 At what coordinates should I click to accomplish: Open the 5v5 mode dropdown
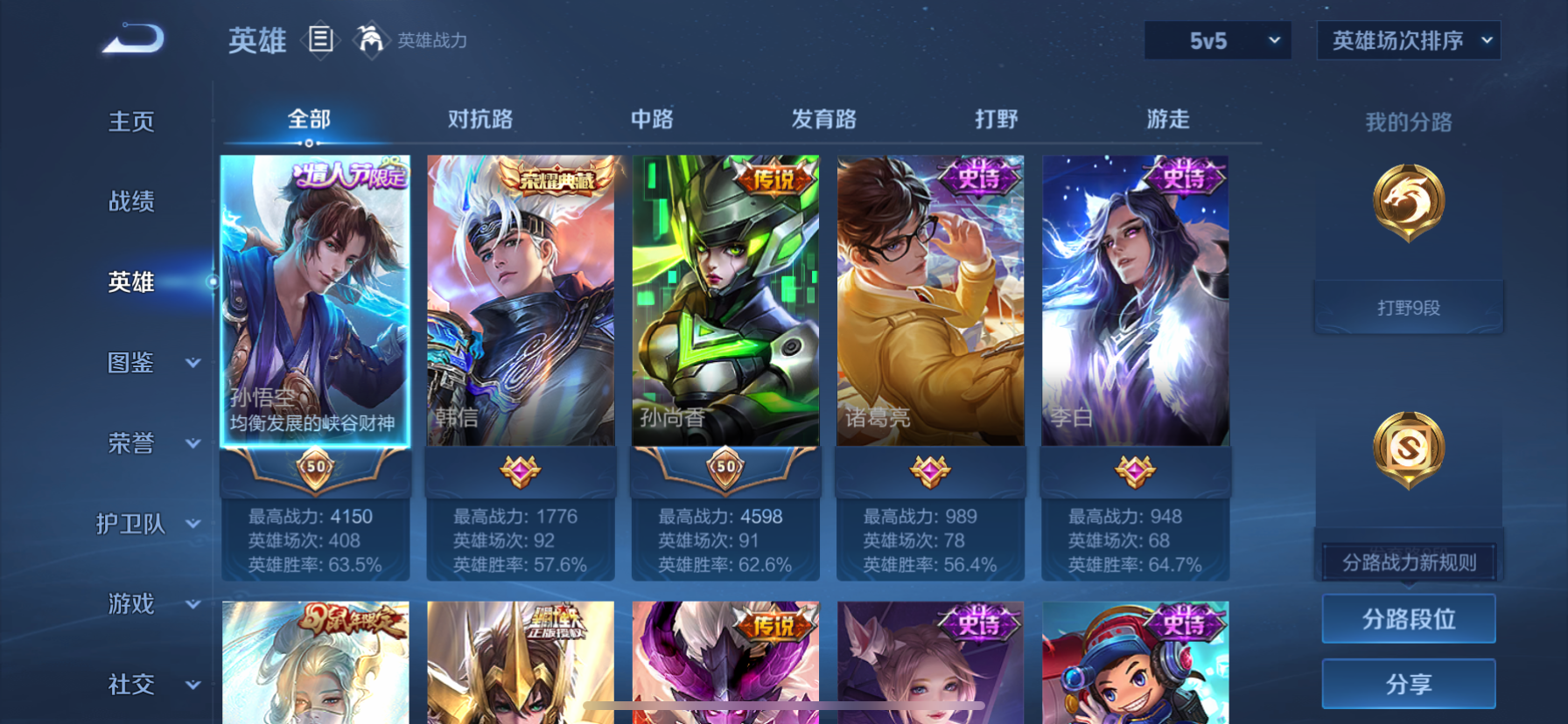click(x=1217, y=40)
